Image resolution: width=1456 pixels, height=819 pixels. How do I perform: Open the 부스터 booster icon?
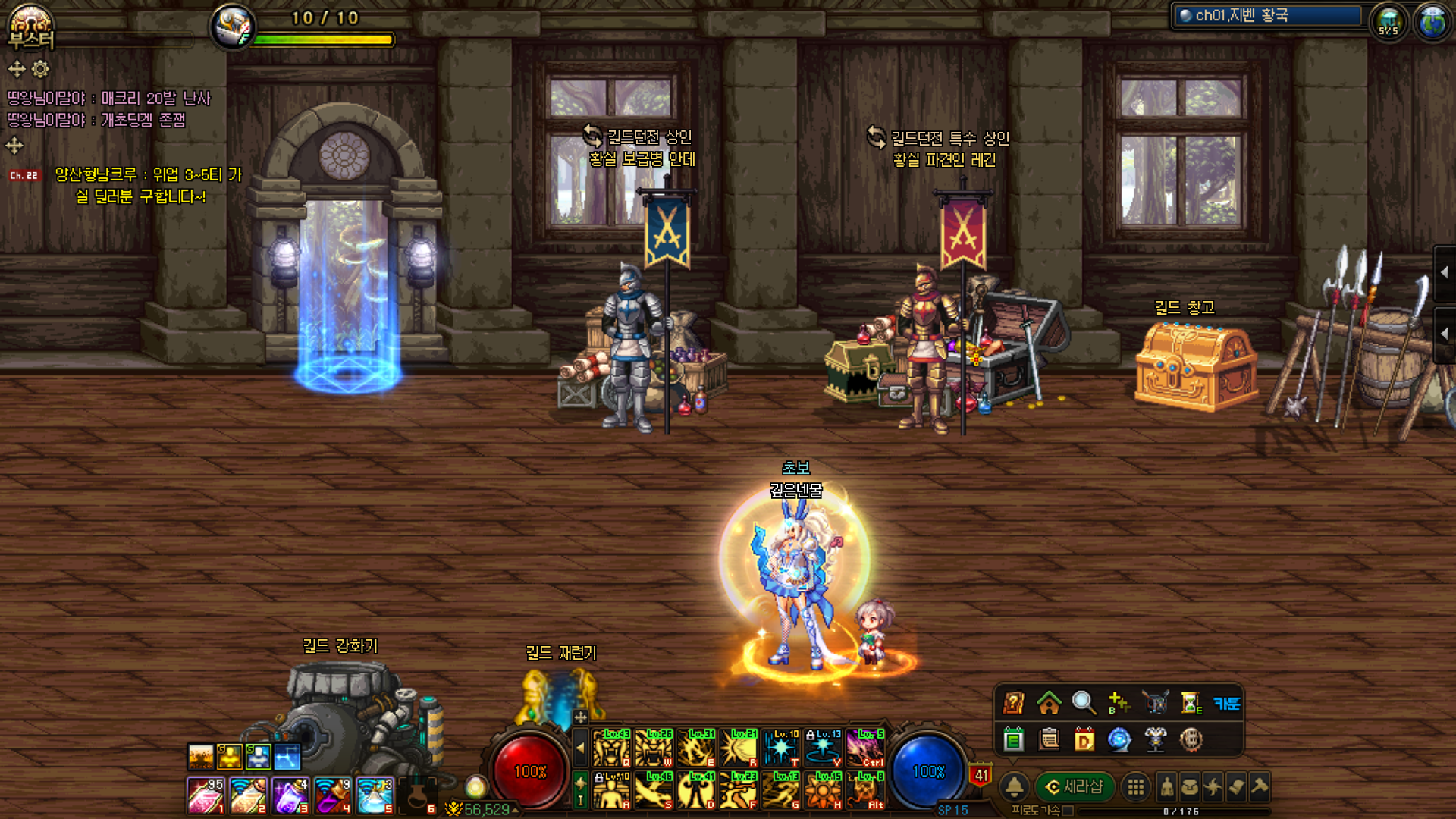[x=30, y=27]
